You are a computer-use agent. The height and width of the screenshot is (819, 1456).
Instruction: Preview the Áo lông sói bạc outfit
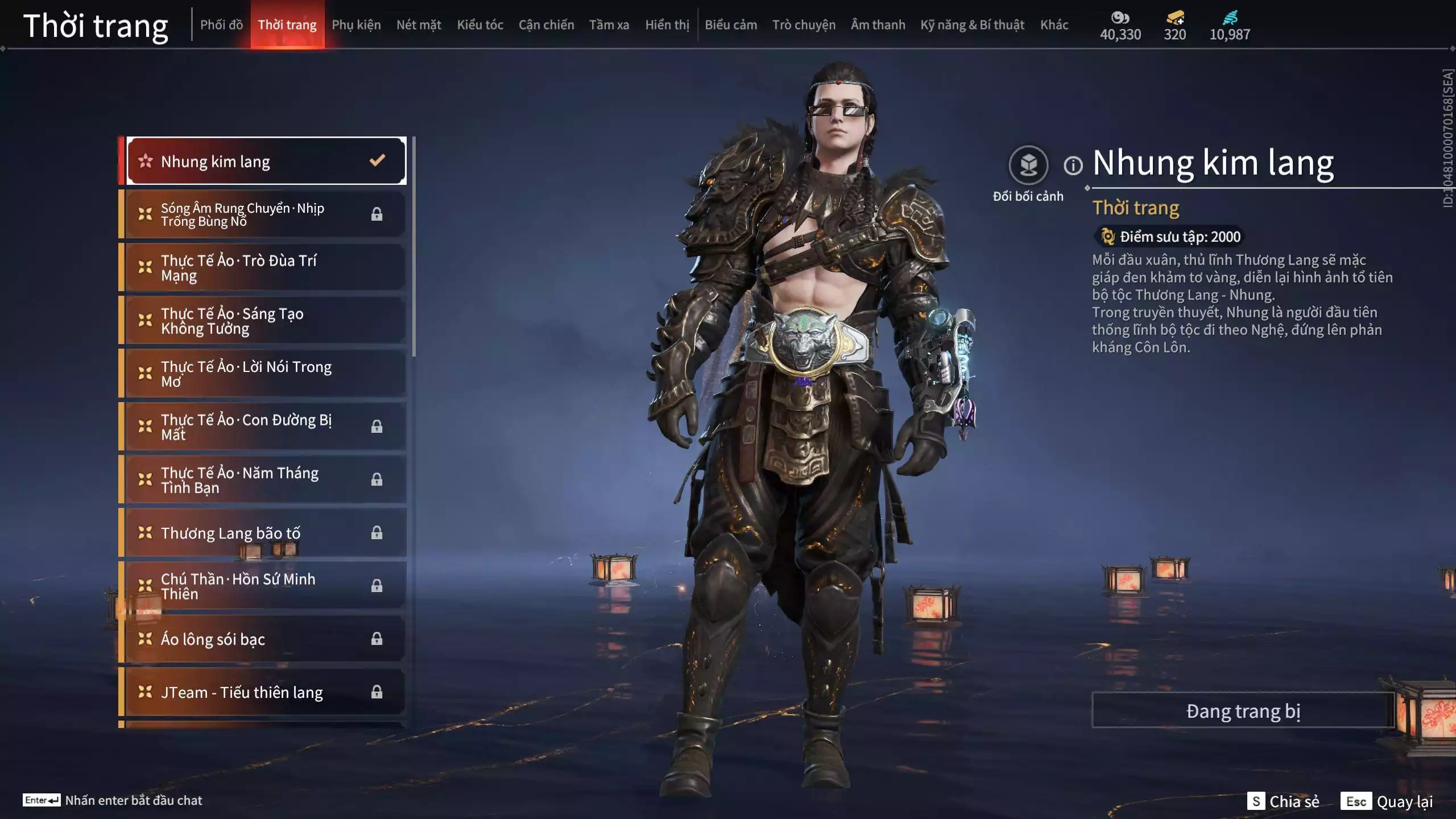[266, 639]
